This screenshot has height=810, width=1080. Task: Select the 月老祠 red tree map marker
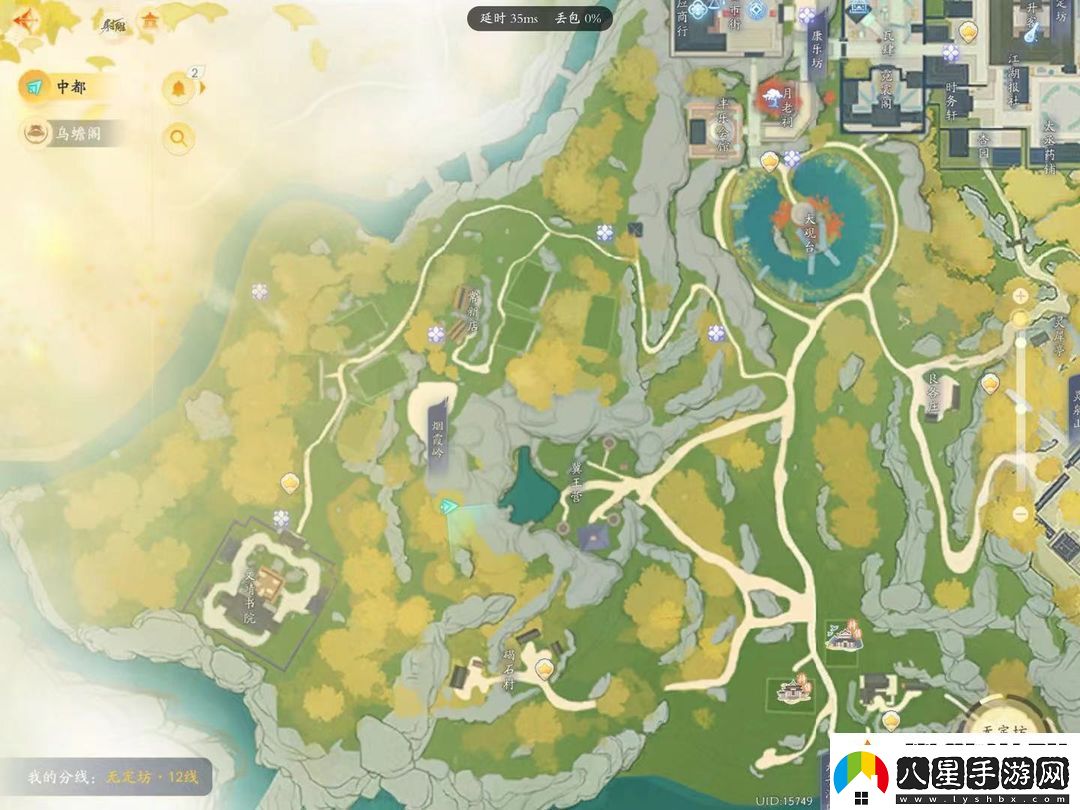[772, 96]
